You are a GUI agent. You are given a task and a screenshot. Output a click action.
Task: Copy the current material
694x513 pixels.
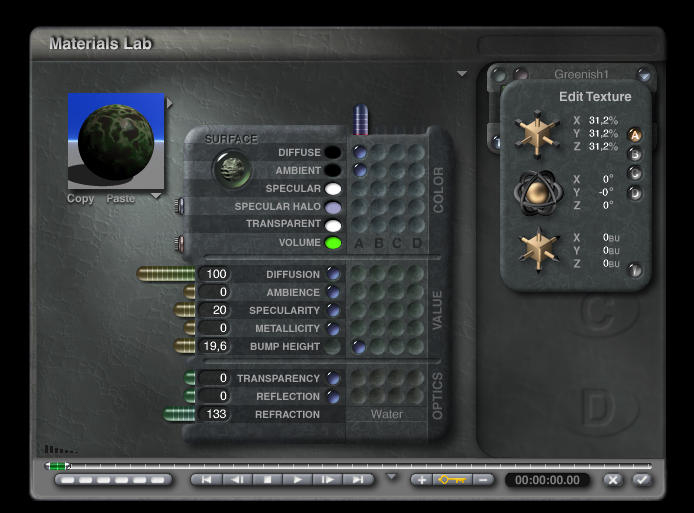coord(80,198)
